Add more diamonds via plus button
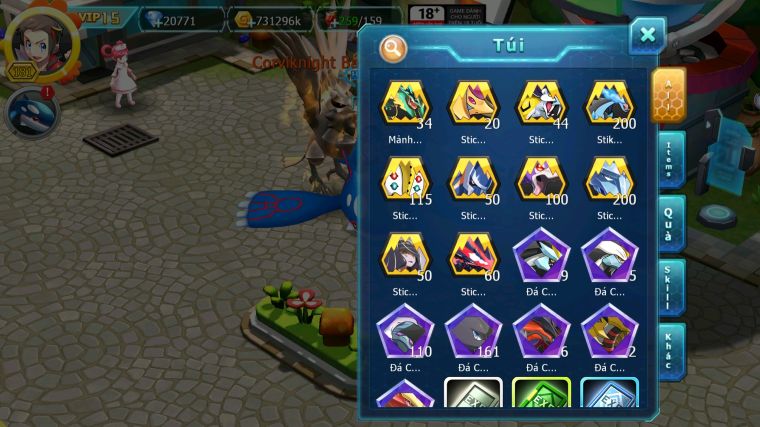 point(158,19)
